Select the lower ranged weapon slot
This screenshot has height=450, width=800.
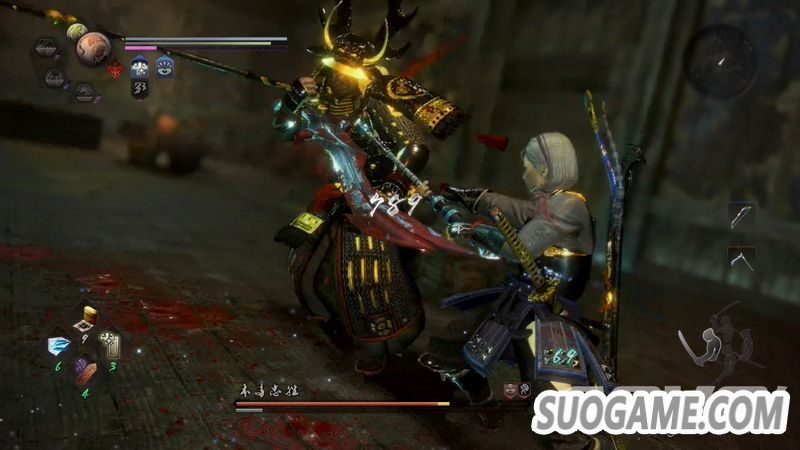(741, 260)
